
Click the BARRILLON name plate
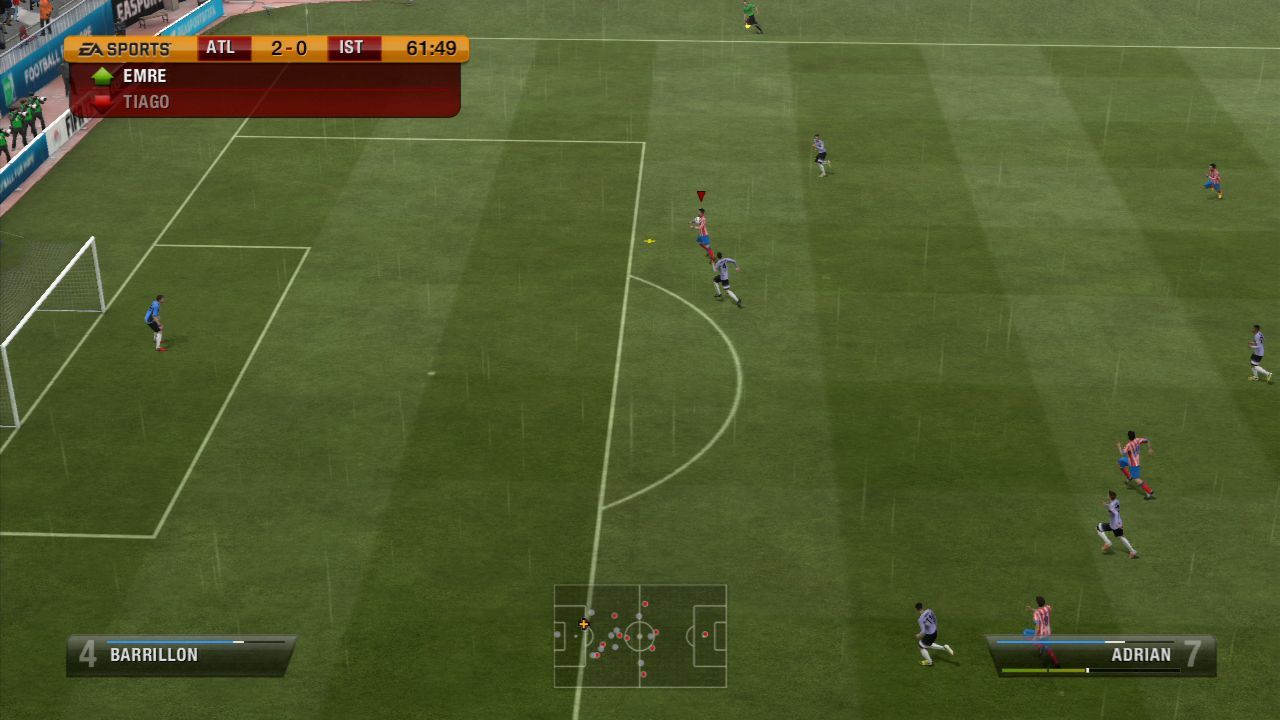(x=152, y=653)
